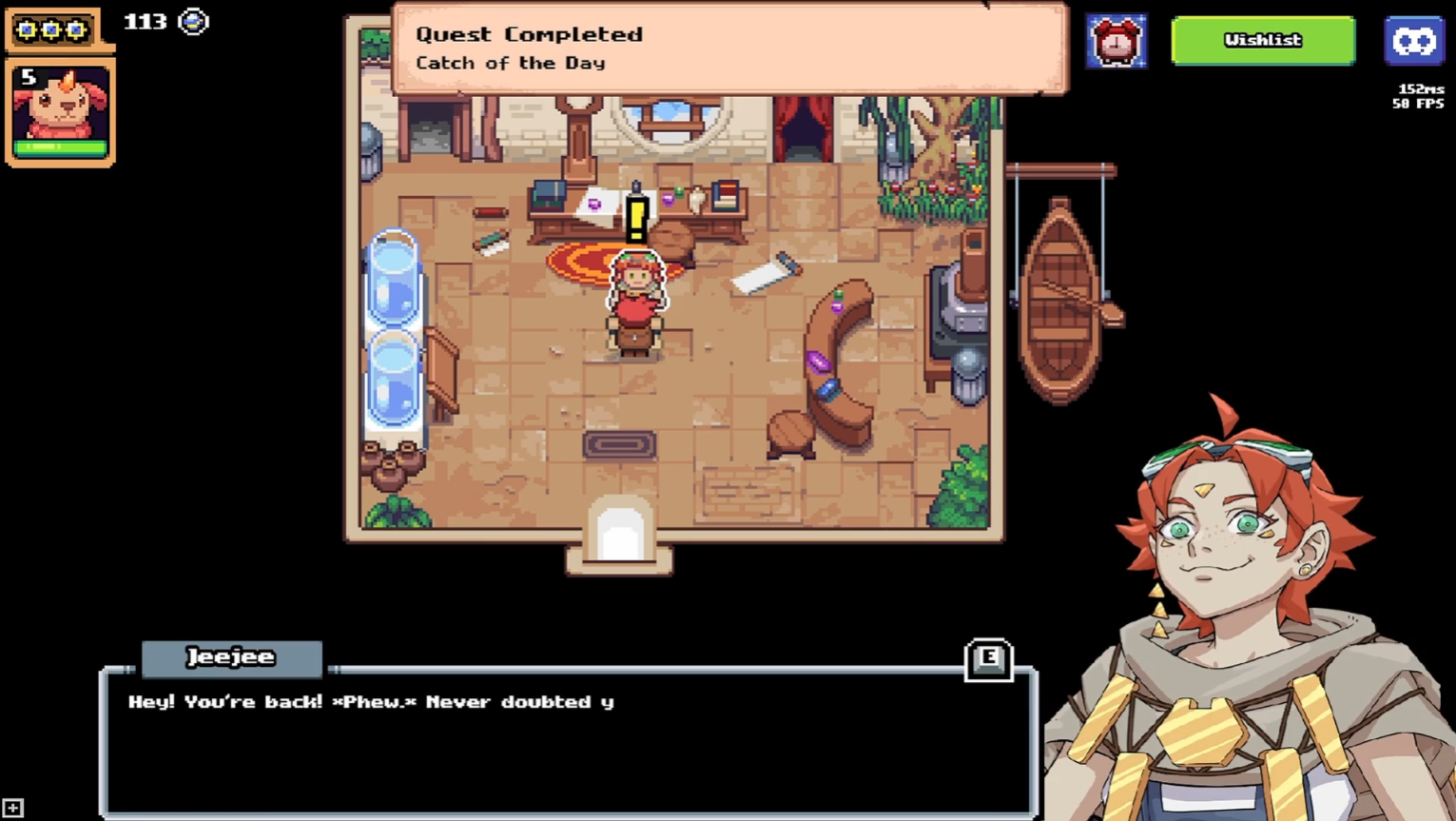Open the Discord icon in the top-right corner

pyautogui.click(x=1414, y=40)
